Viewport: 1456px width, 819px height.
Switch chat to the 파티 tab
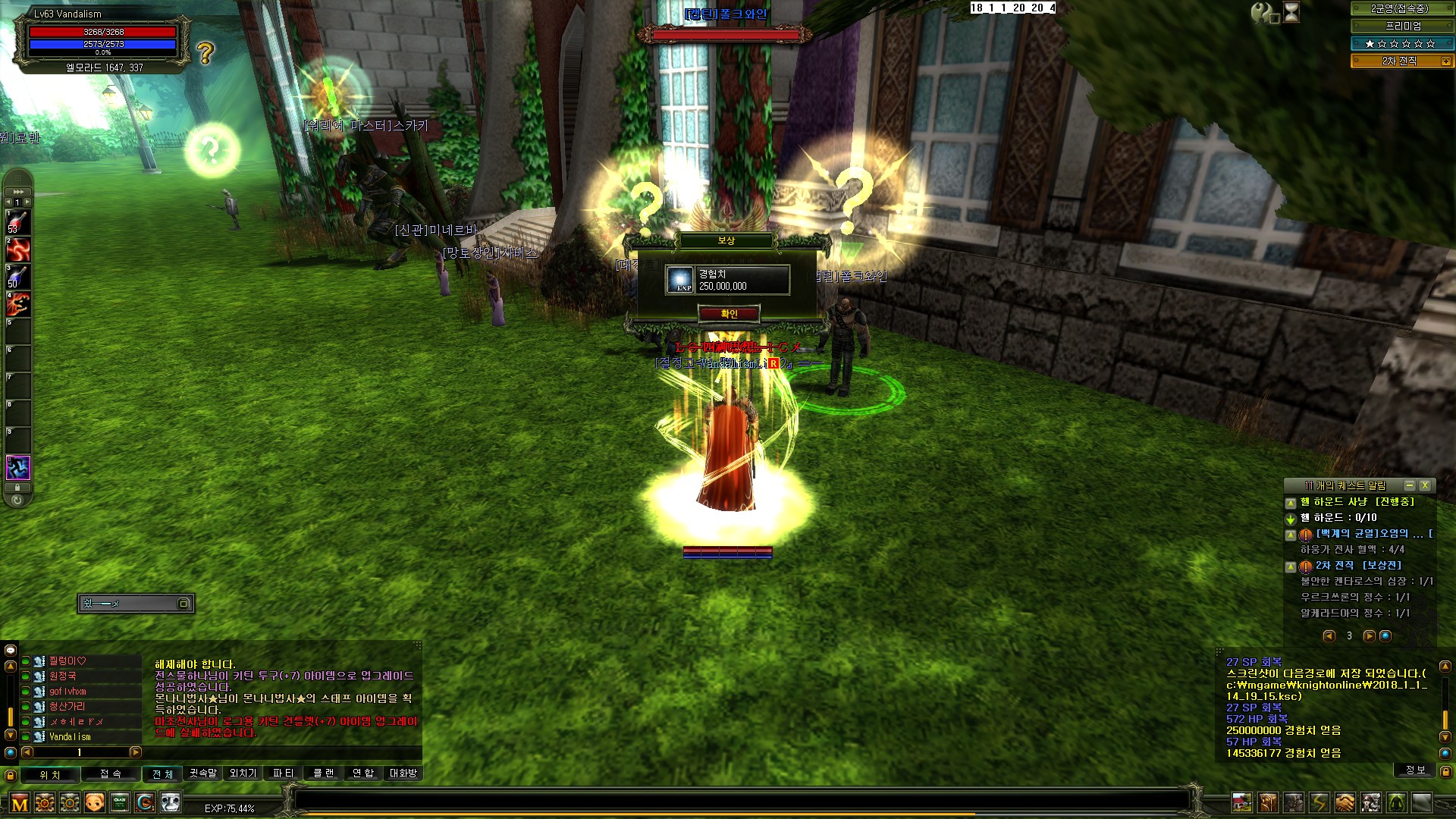coord(283,773)
